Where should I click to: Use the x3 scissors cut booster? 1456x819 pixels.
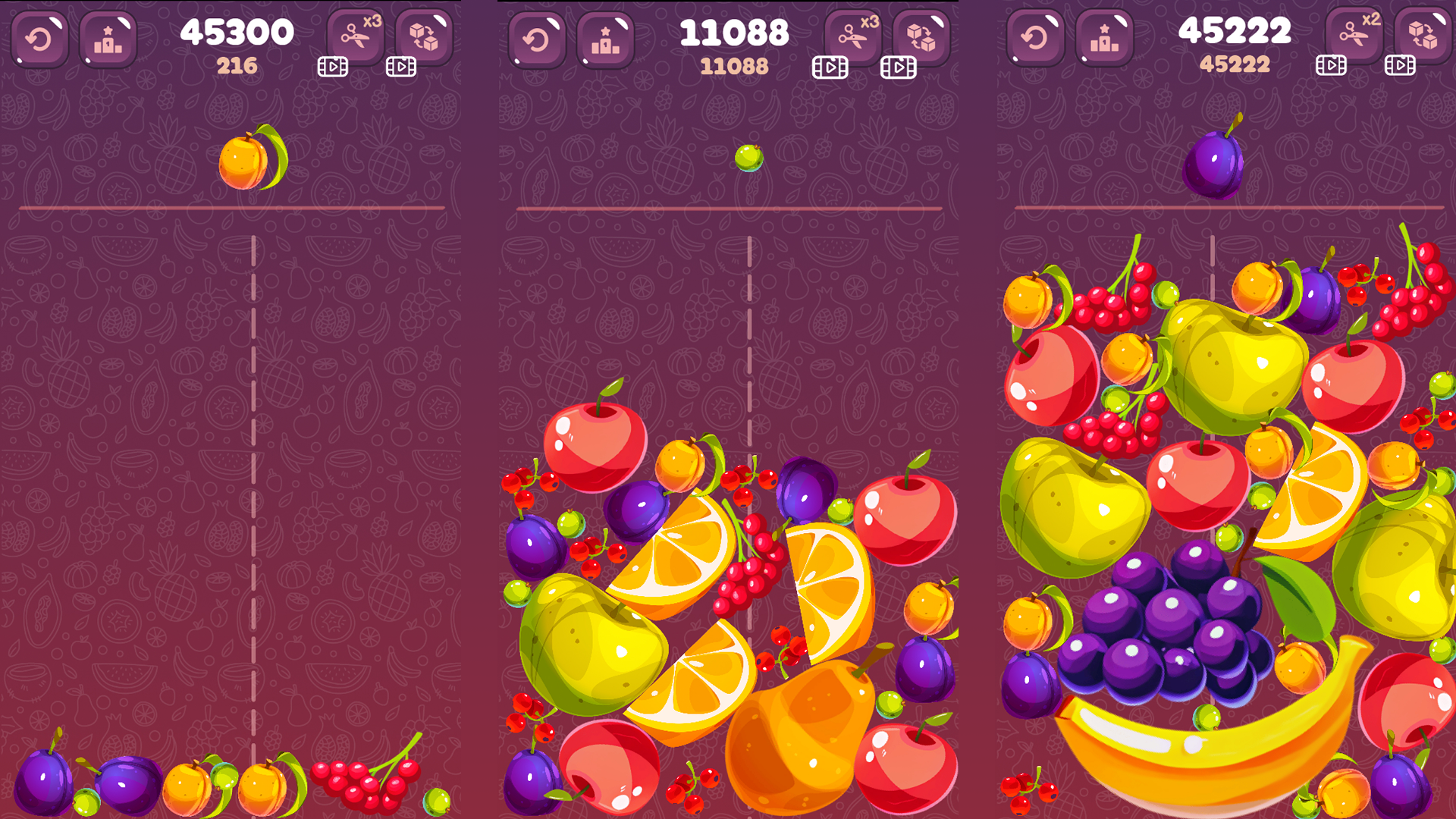click(x=355, y=34)
